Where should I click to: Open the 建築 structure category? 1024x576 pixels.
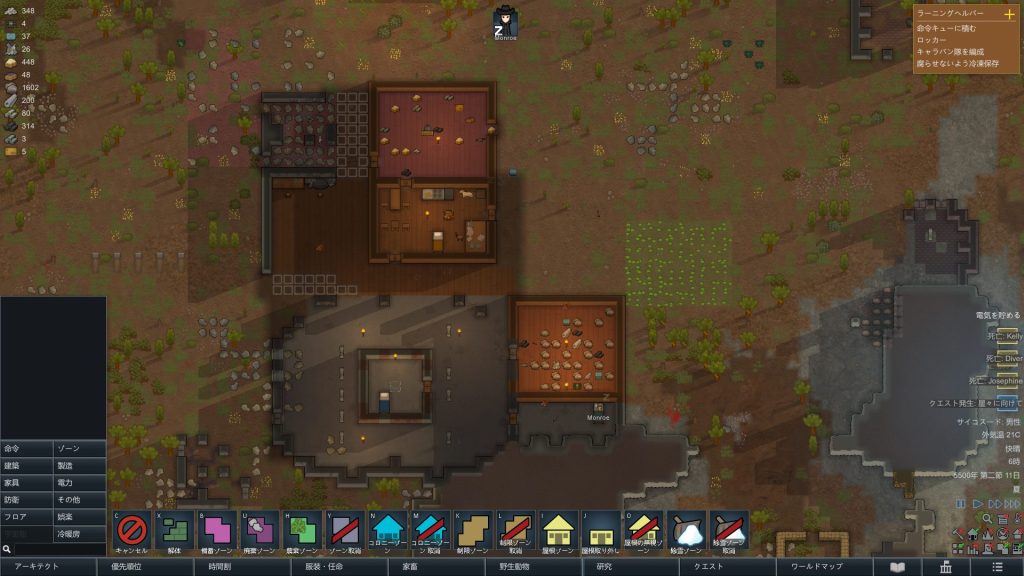pyautogui.click(x=27, y=466)
